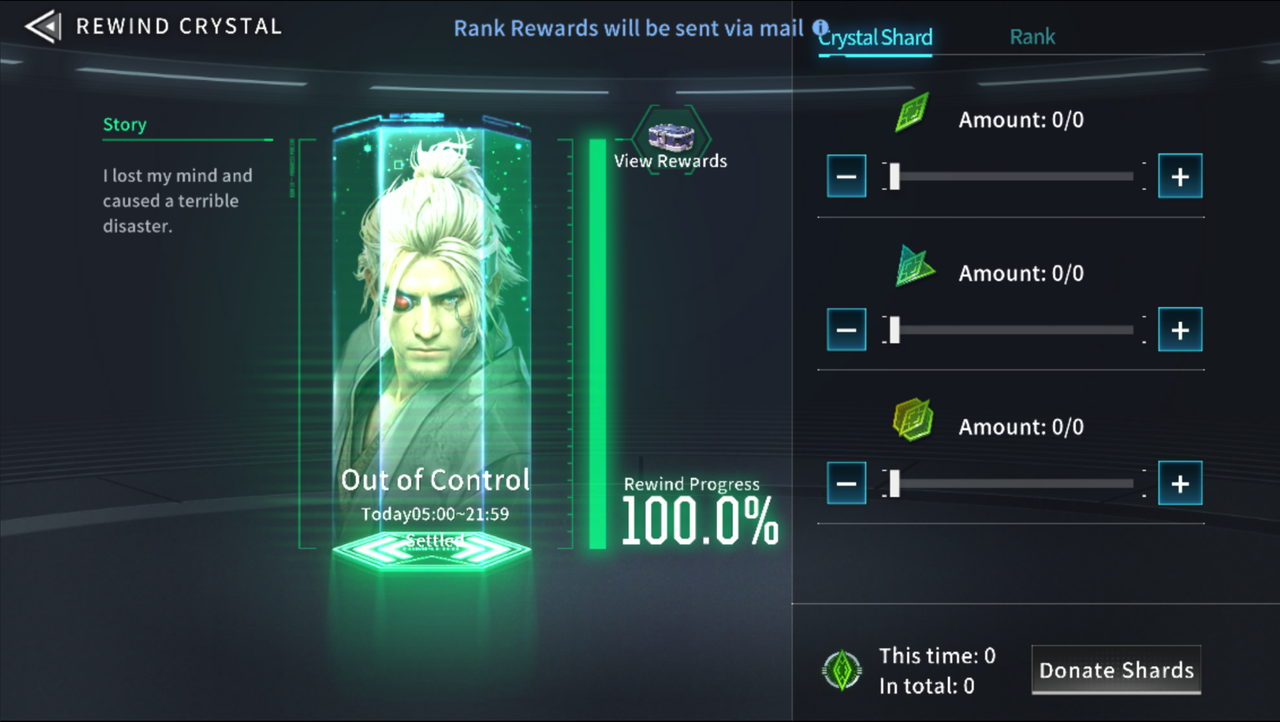Click the Rewind Progress bar
Image resolution: width=1280 pixels, height=722 pixels.
(x=596, y=340)
